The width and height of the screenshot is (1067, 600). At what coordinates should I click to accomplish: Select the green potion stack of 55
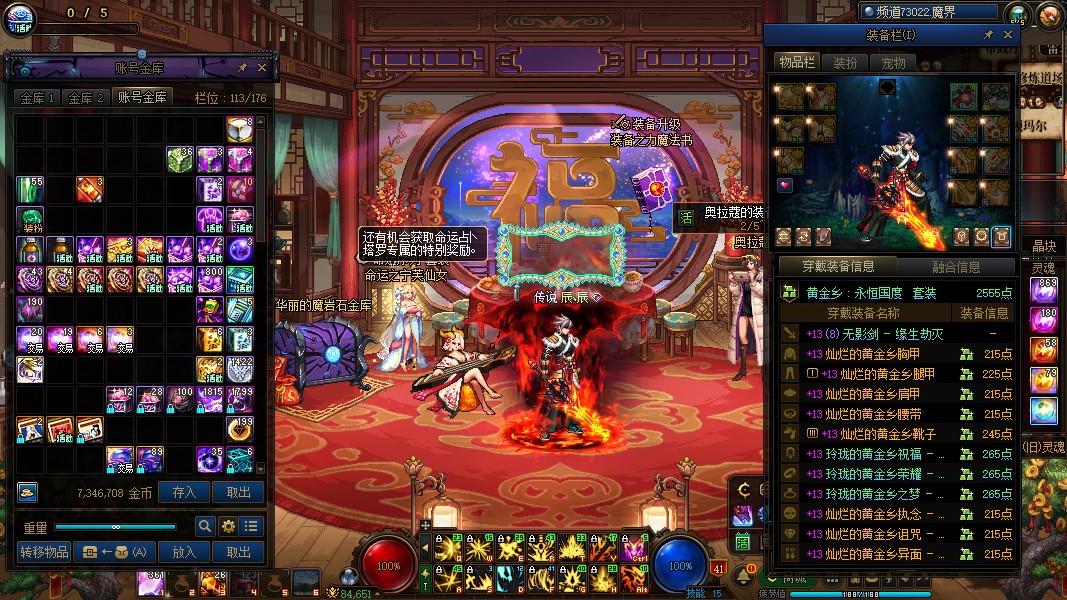point(30,189)
